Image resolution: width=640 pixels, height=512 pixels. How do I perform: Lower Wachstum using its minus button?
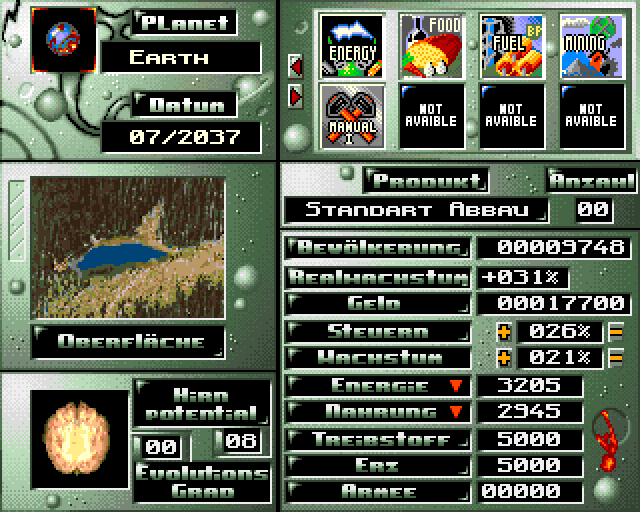[x=616, y=358]
